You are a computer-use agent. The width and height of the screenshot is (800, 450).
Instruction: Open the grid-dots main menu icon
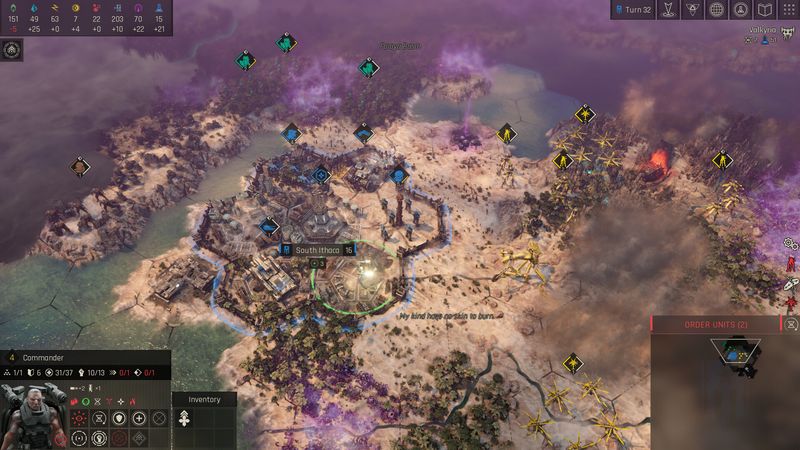(x=787, y=10)
